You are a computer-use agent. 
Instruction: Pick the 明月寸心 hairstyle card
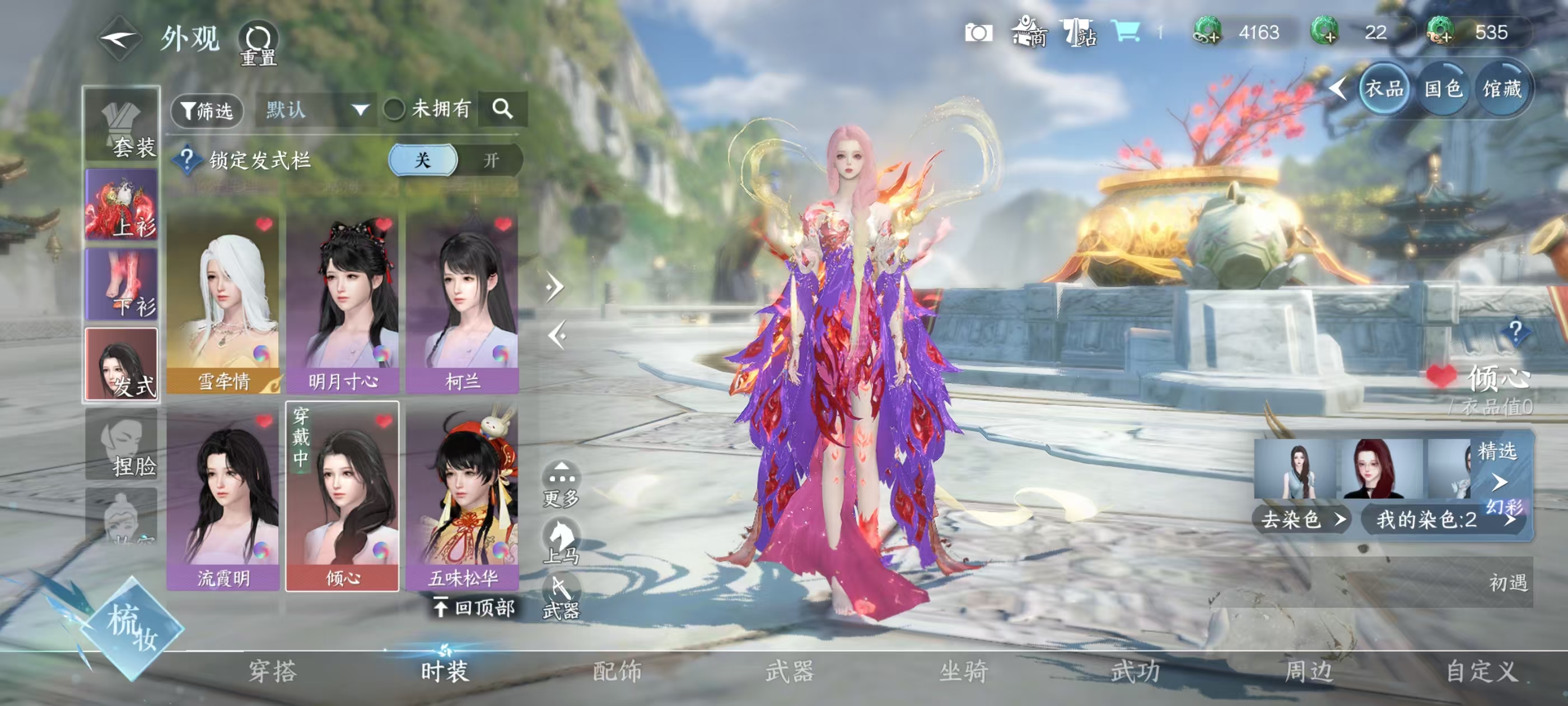342,303
